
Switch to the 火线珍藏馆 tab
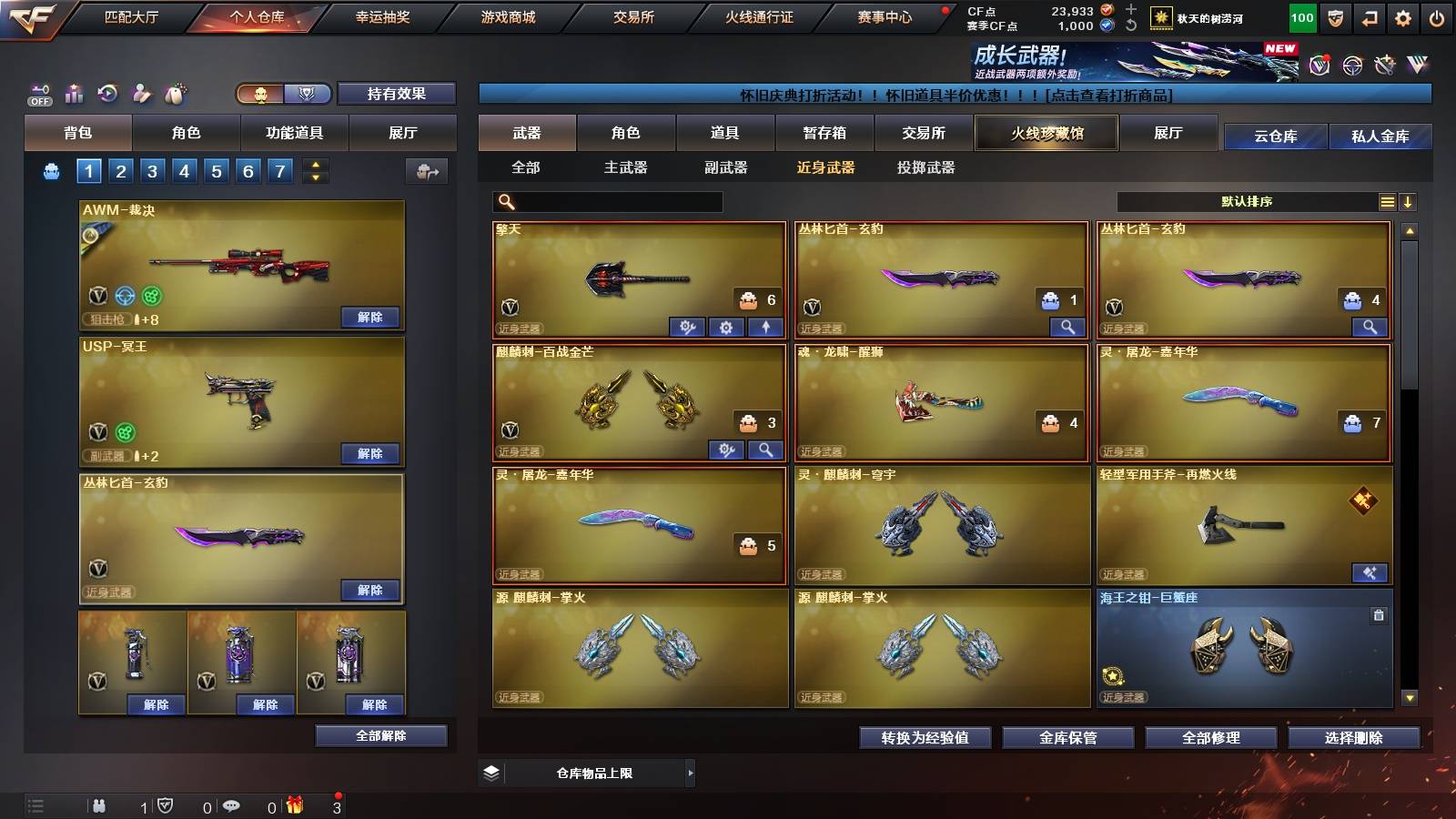(x=1046, y=133)
